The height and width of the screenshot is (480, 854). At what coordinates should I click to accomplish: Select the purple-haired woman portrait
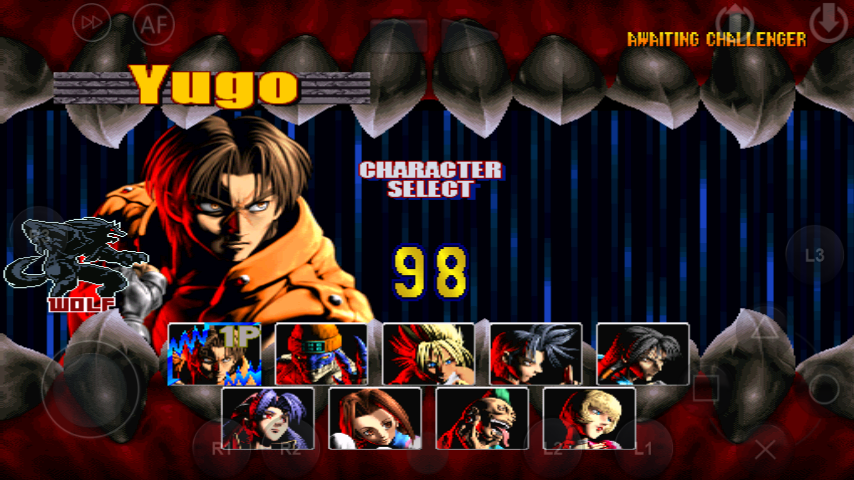point(267,418)
